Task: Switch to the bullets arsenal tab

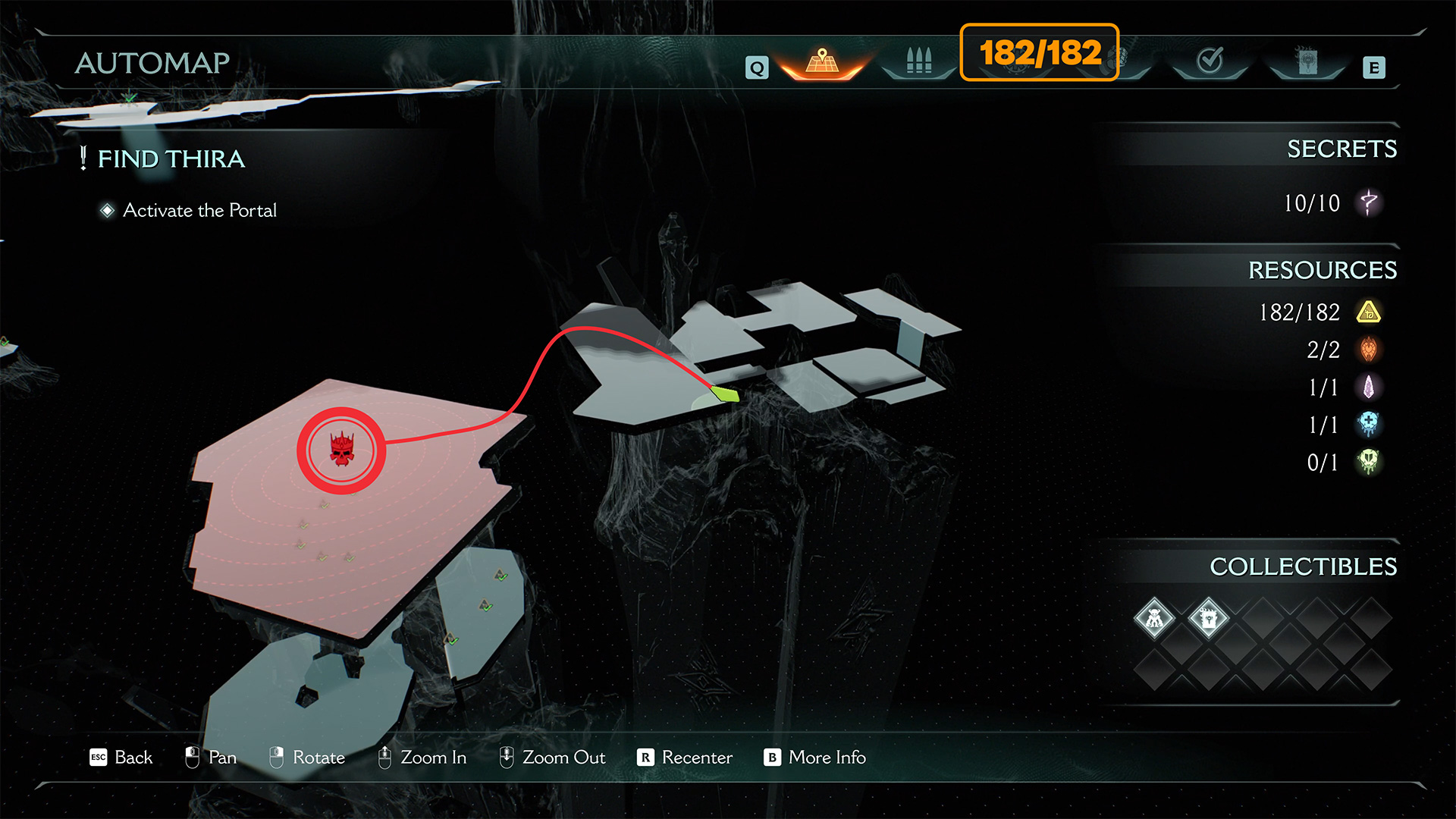Action: (918, 61)
